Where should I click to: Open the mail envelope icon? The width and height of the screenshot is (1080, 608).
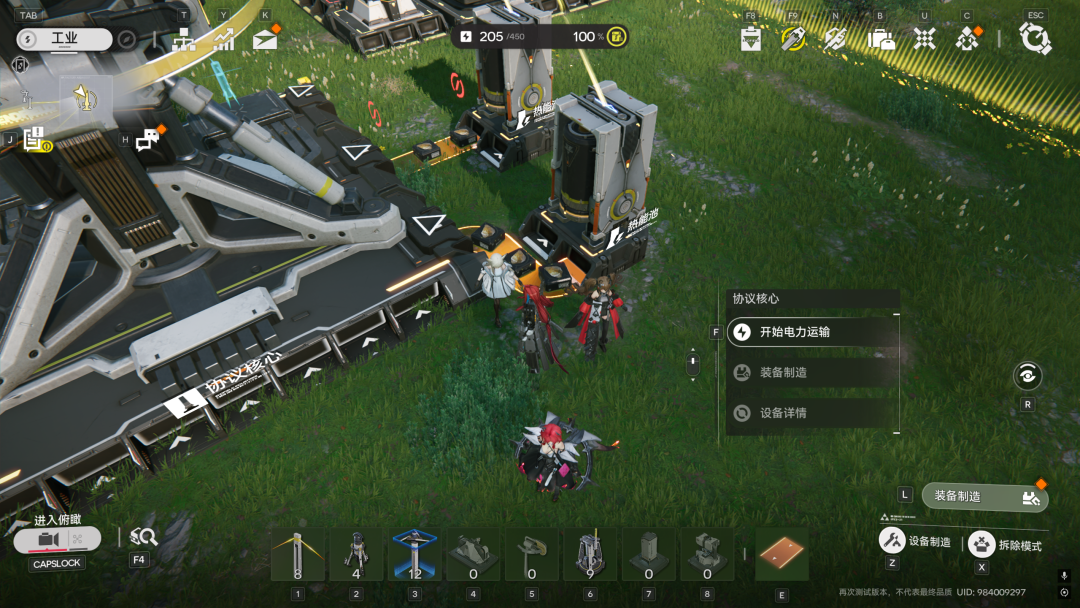tap(265, 40)
